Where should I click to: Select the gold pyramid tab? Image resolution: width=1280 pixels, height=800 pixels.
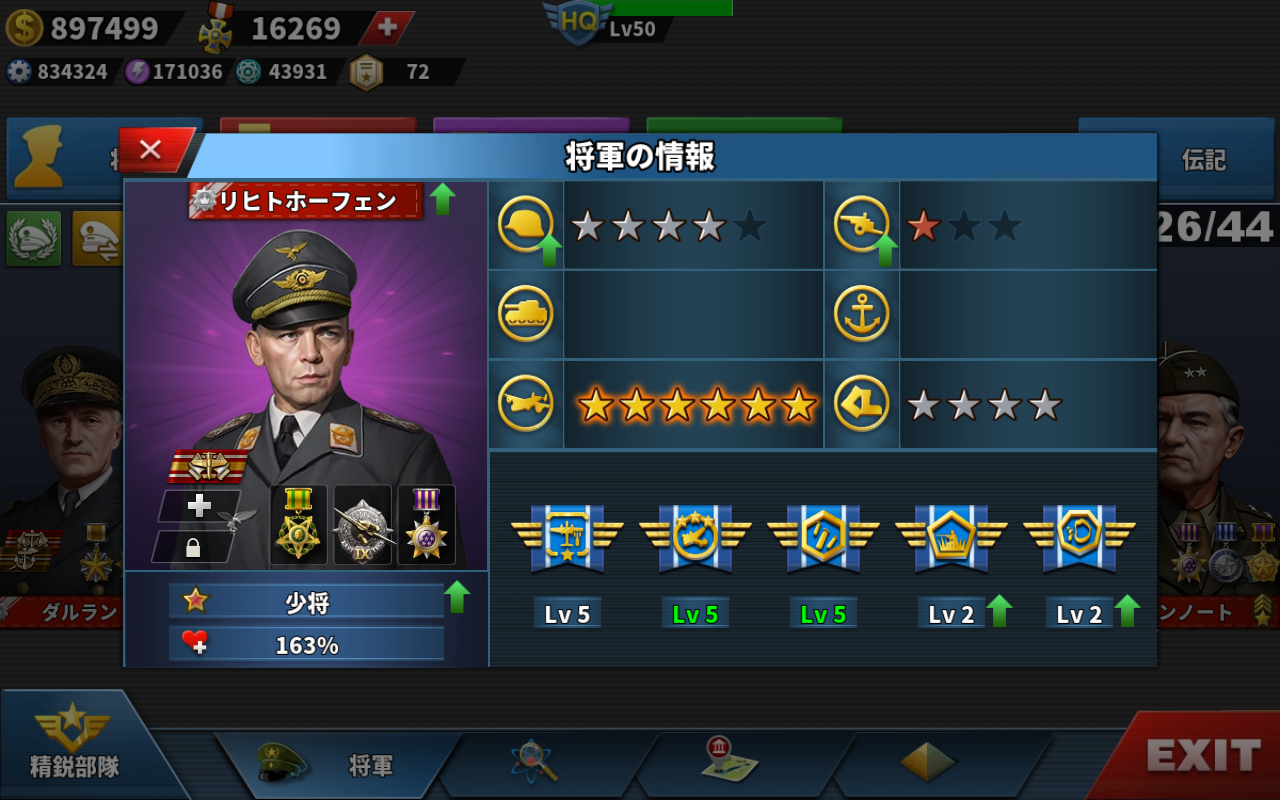(926, 764)
